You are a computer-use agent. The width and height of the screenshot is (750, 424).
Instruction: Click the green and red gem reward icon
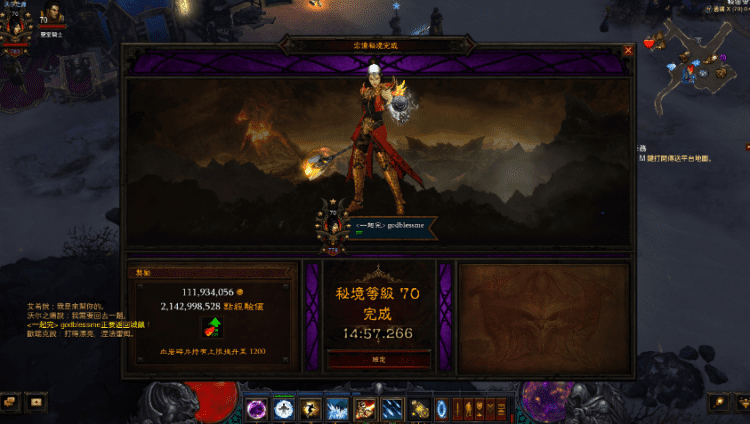[x=214, y=326]
